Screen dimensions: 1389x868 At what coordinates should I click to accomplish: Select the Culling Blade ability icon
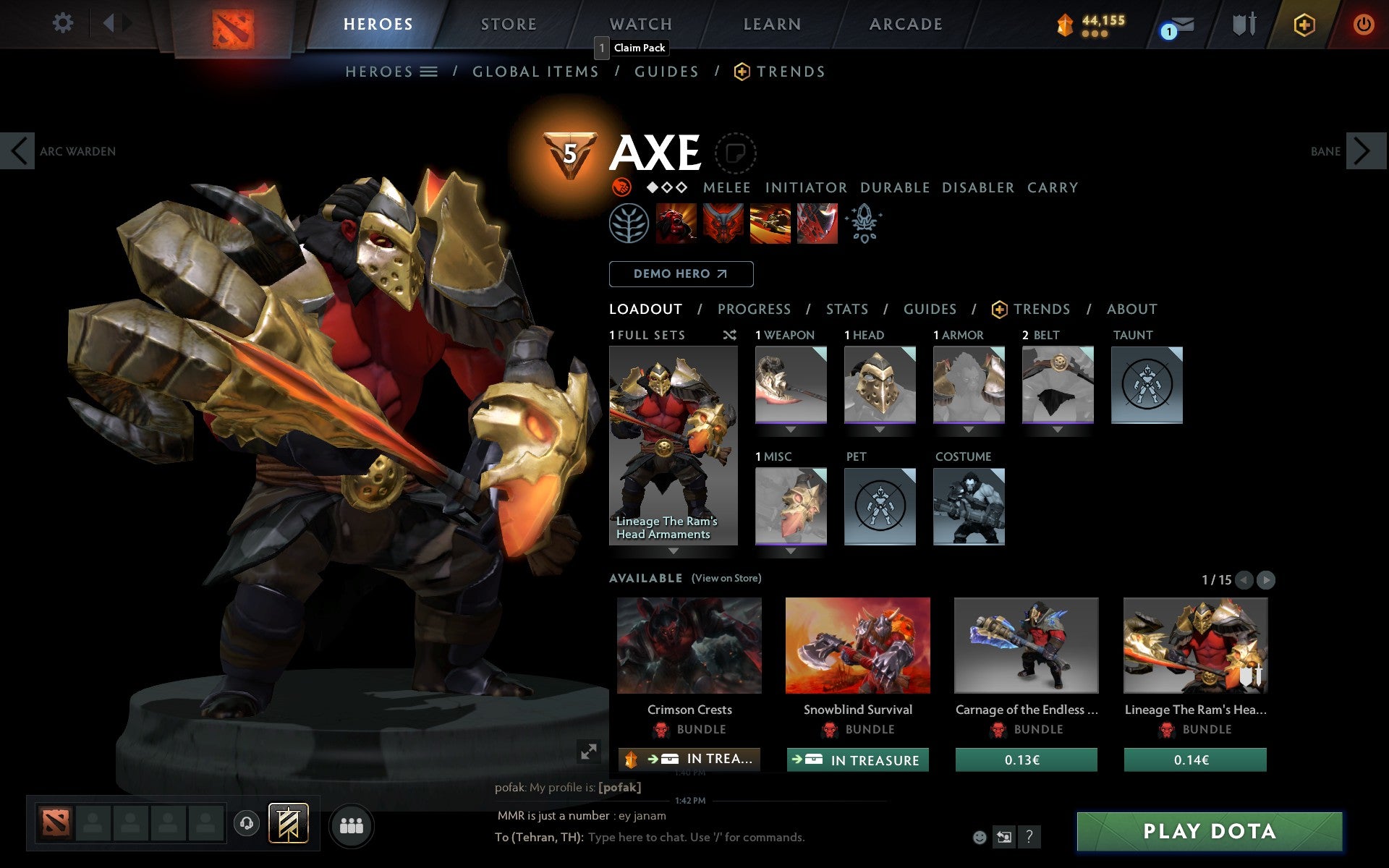tap(817, 224)
